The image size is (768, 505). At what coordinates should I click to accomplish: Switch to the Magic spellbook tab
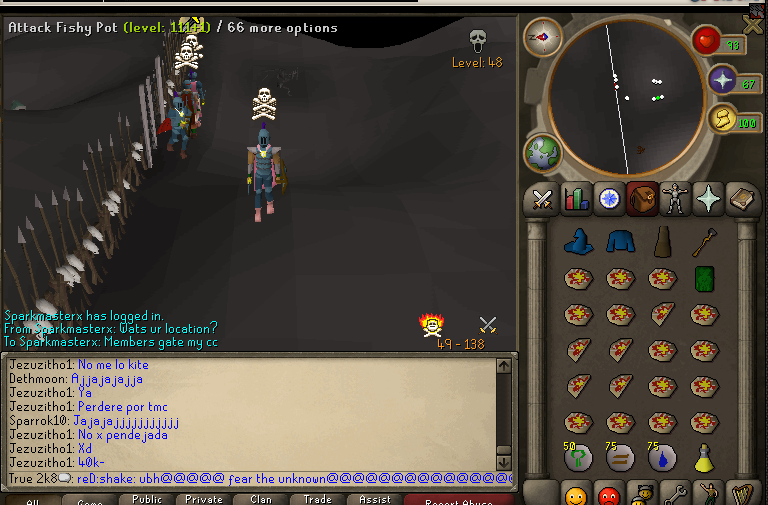click(741, 200)
